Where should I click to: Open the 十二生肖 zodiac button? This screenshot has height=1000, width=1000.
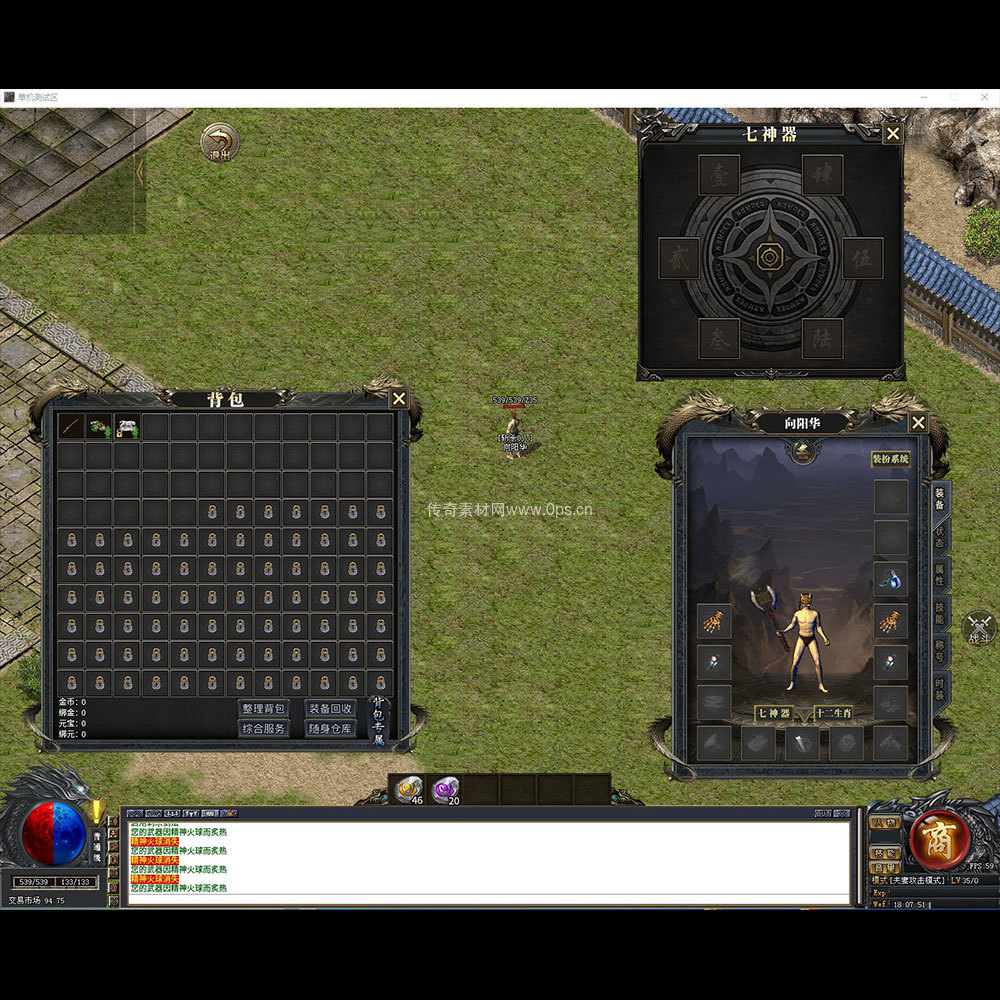click(x=833, y=713)
